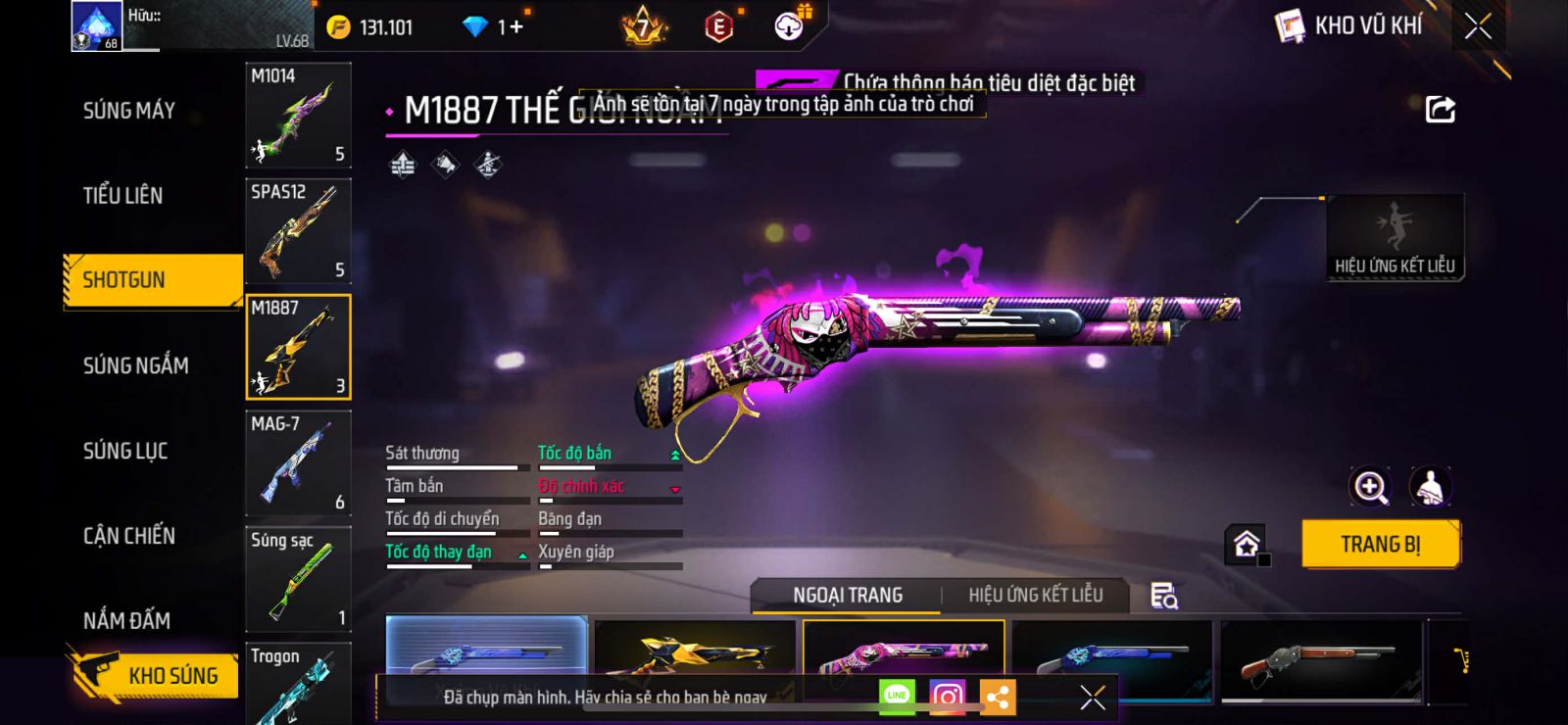Screen dimensions: 1568x725
Task: Share screenshot to Instagram
Action: coord(947,697)
